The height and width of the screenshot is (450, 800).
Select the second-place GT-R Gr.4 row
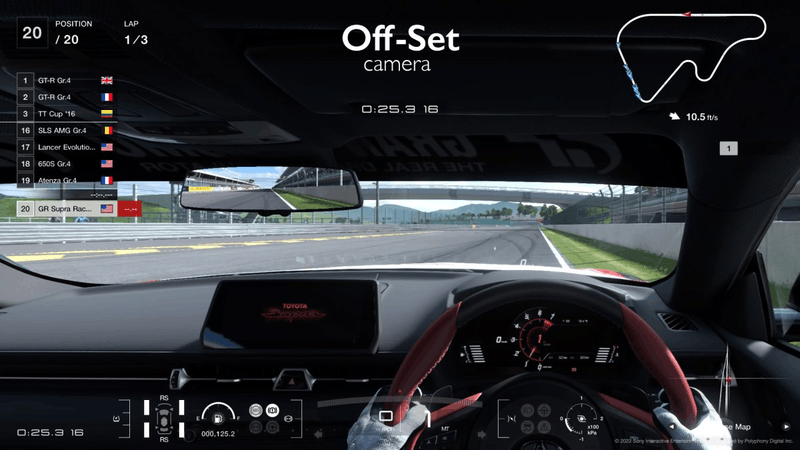67,96
